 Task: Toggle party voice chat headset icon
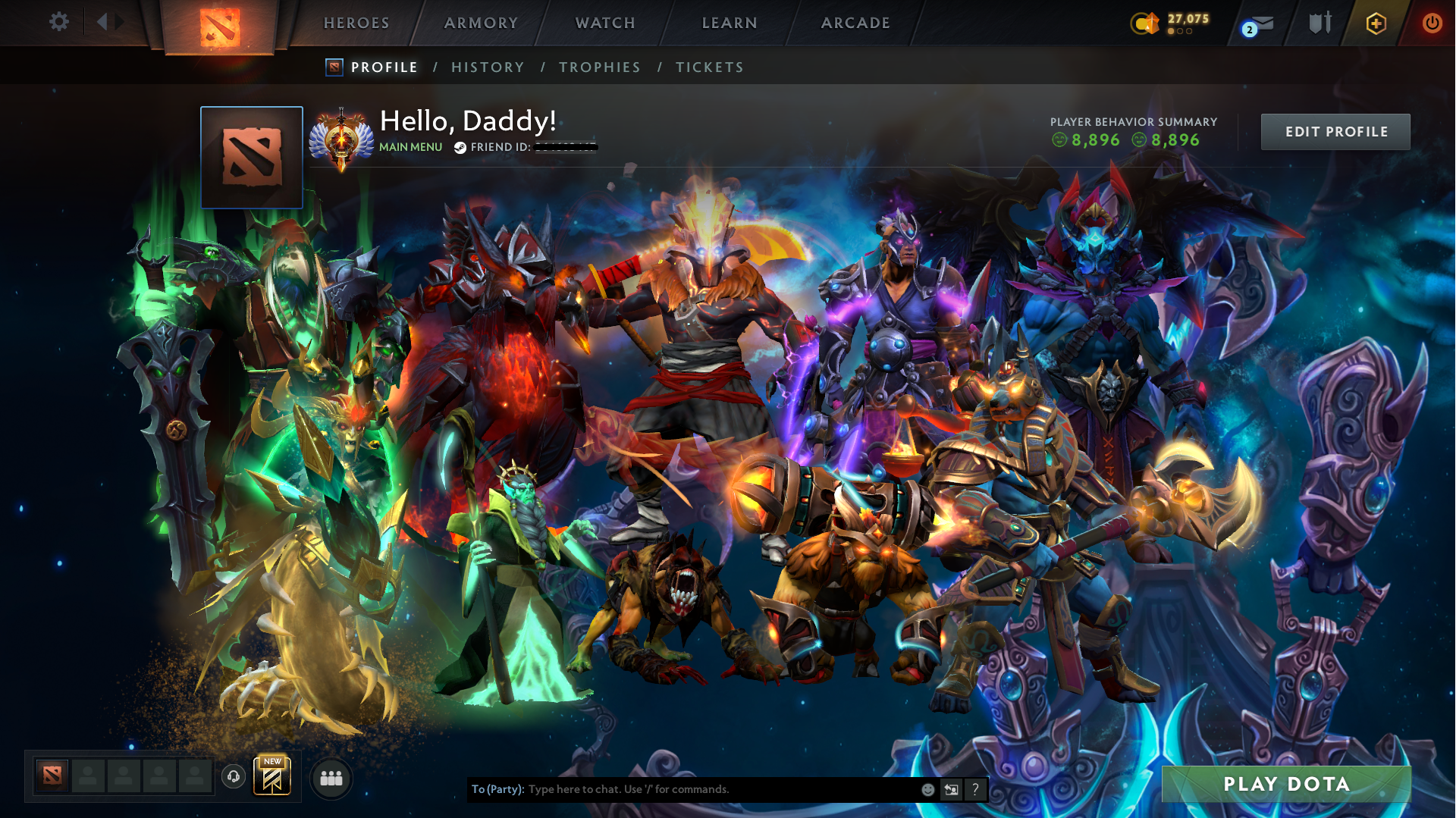pos(233,777)
